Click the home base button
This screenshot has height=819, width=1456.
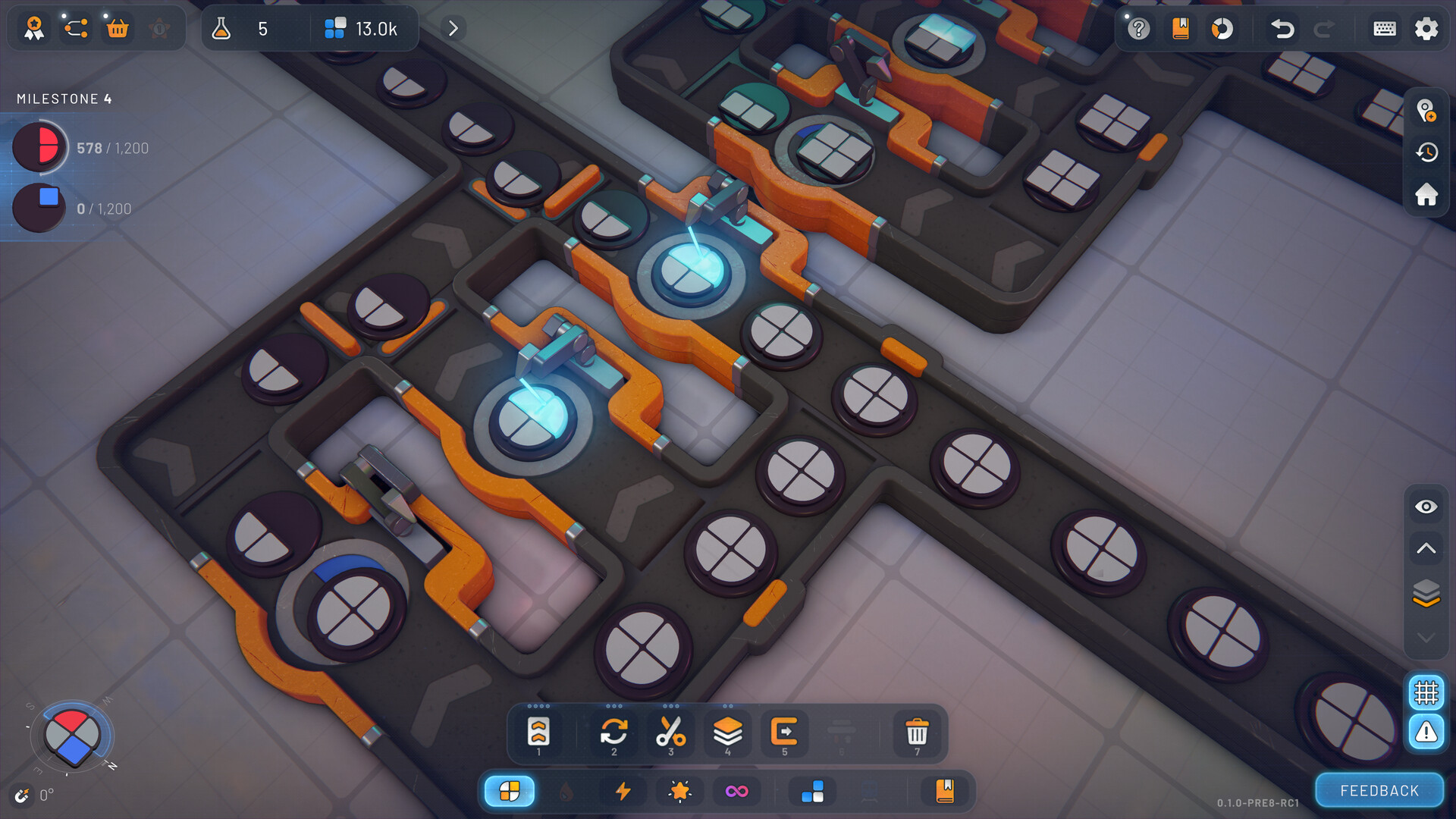[1426, 194]
